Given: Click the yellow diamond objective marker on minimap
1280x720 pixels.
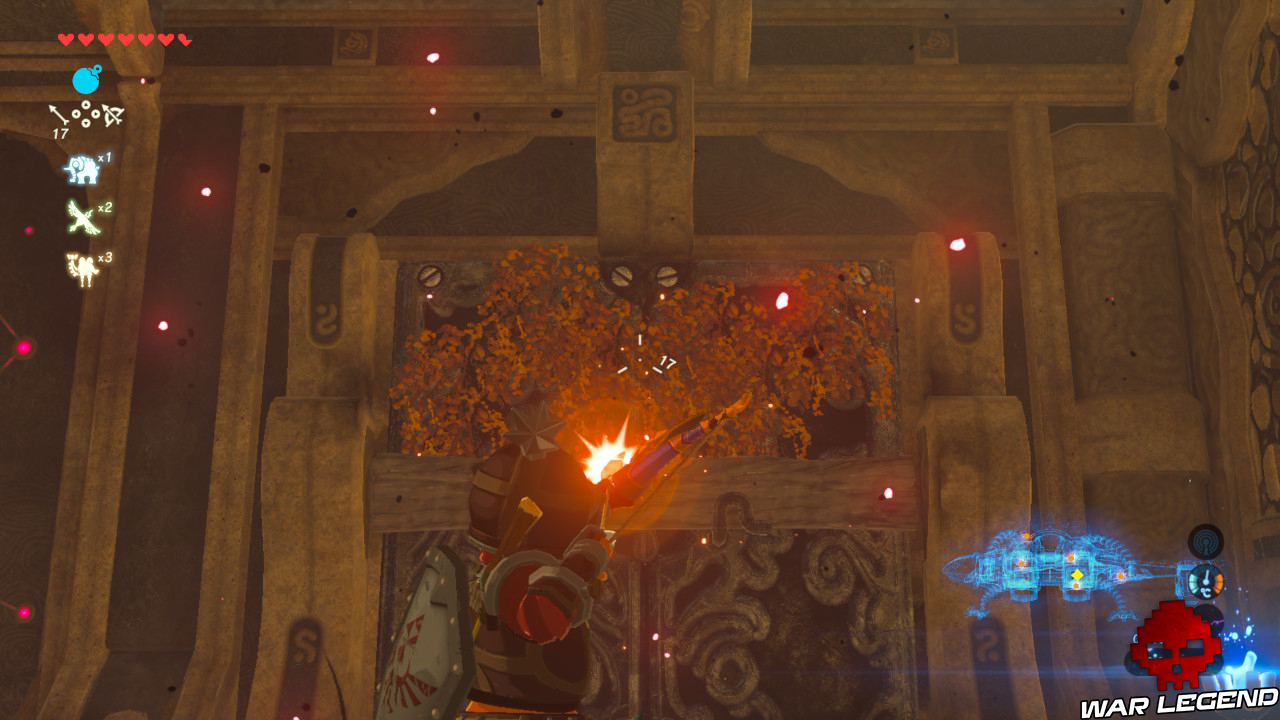Looking at the screenshot, I should tap(1077, 573).
